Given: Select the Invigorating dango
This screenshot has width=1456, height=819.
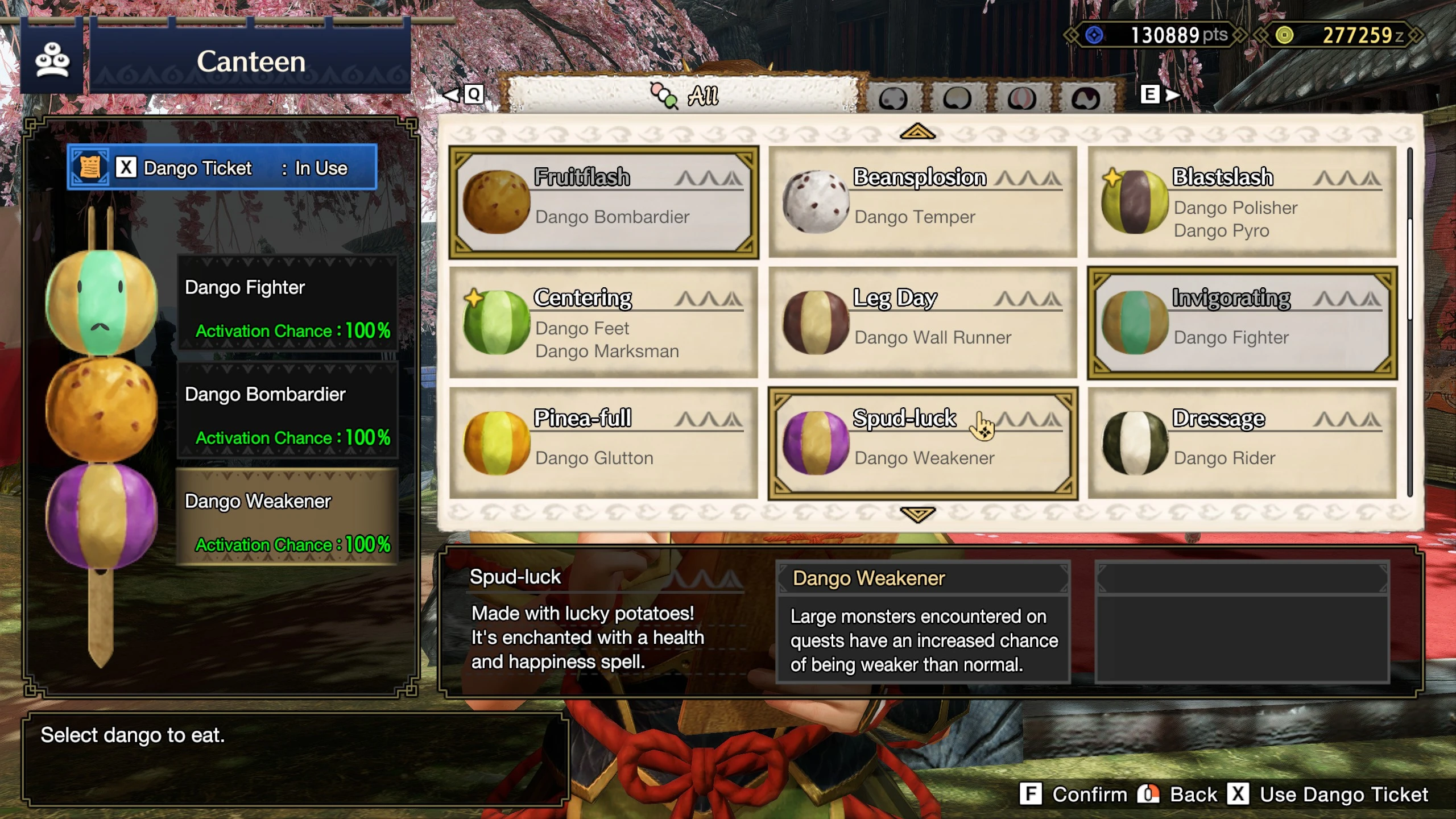Looking at the screenshot, I should 1240,321.
